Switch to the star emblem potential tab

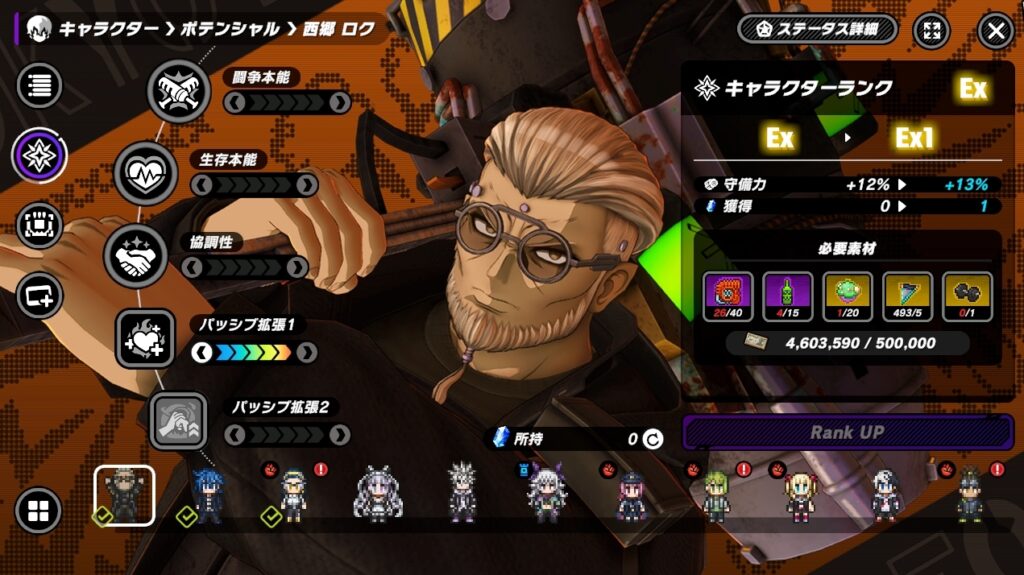[40, 155]
